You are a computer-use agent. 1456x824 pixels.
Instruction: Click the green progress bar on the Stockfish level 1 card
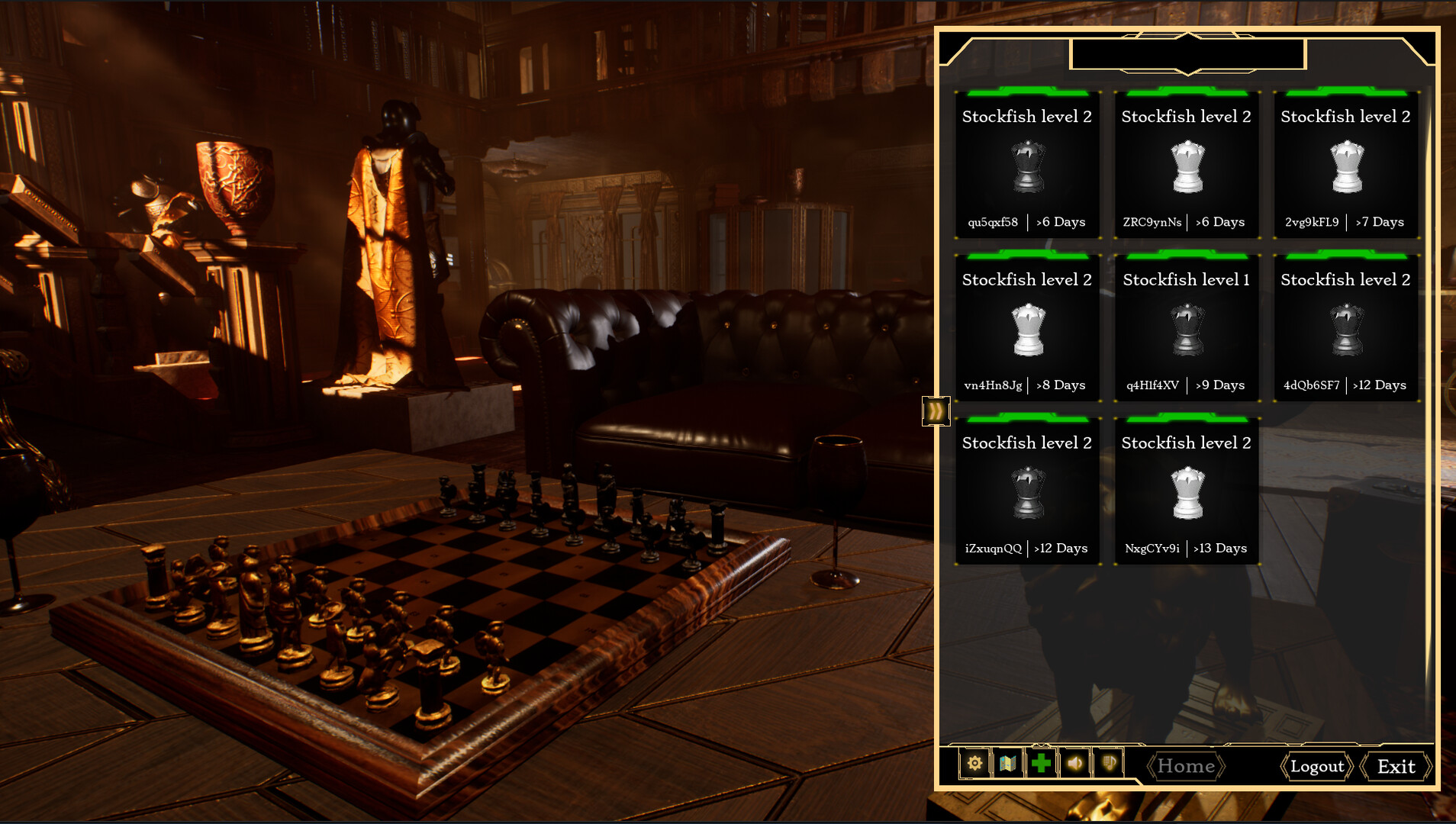click(x=1187, y=256)
